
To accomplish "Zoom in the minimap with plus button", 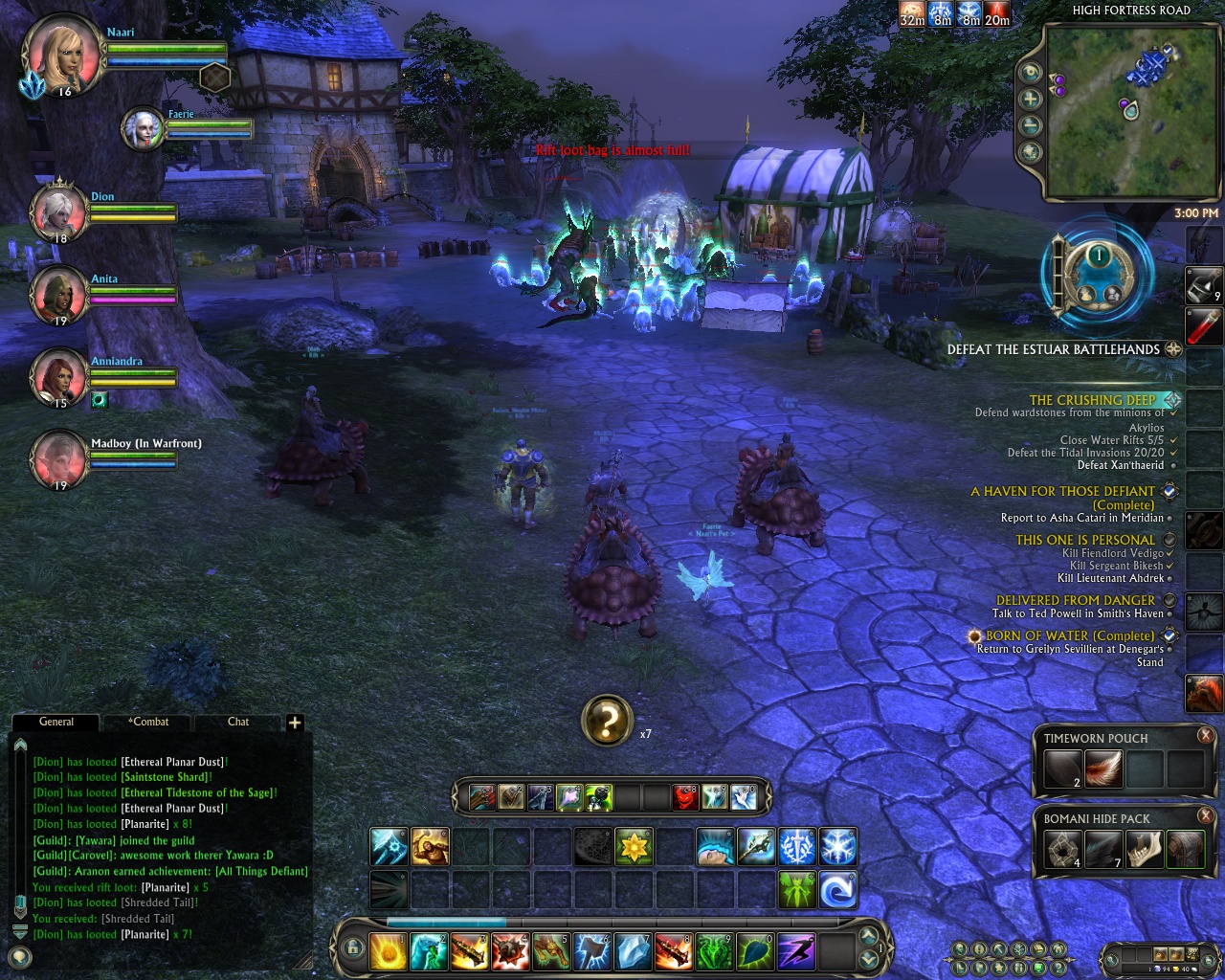I will [1031, 99].
